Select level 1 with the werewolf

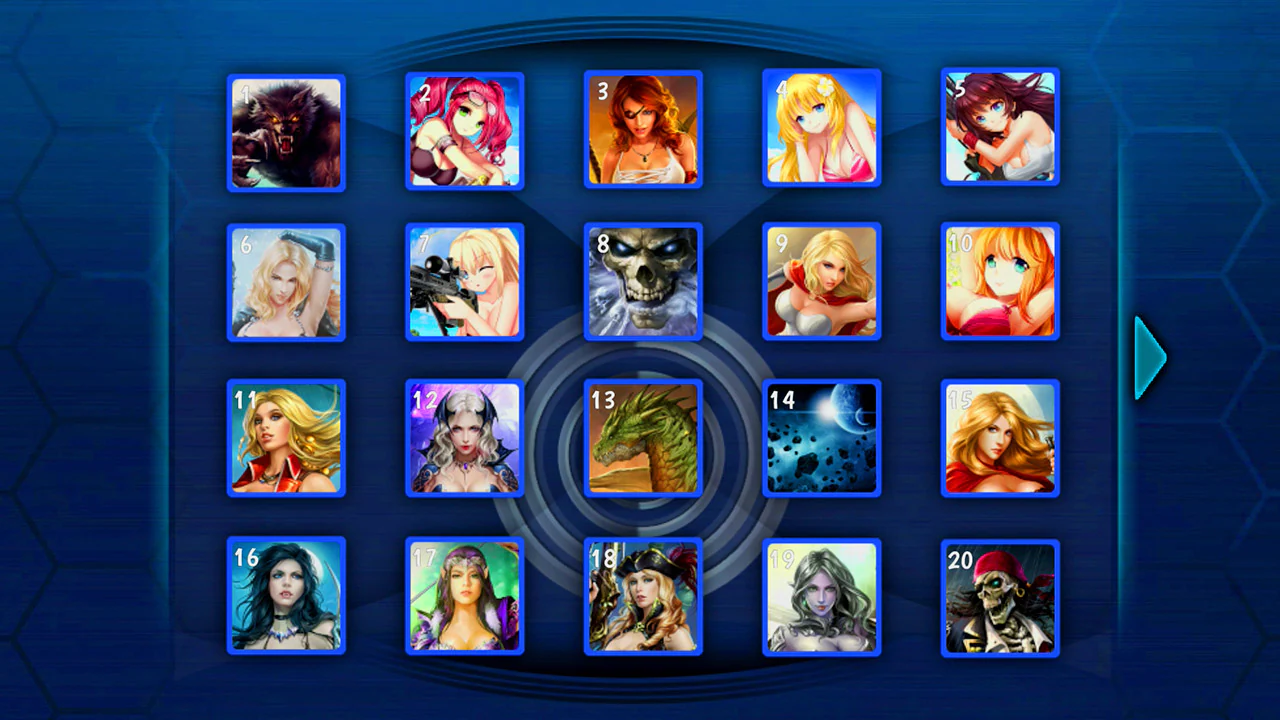pyautogui.click(x=286, y=131)
